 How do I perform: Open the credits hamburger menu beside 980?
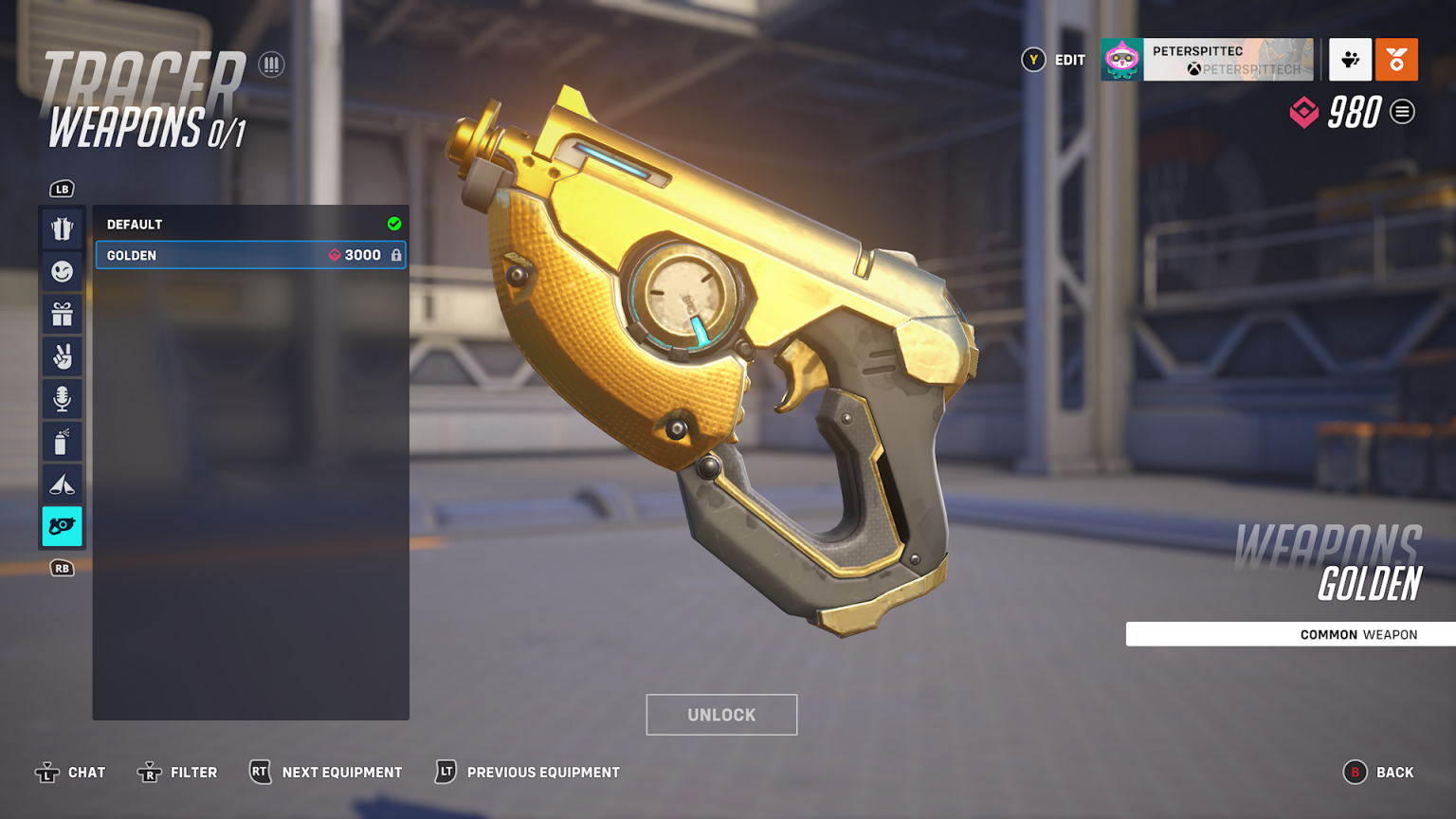click(1403, 112)
